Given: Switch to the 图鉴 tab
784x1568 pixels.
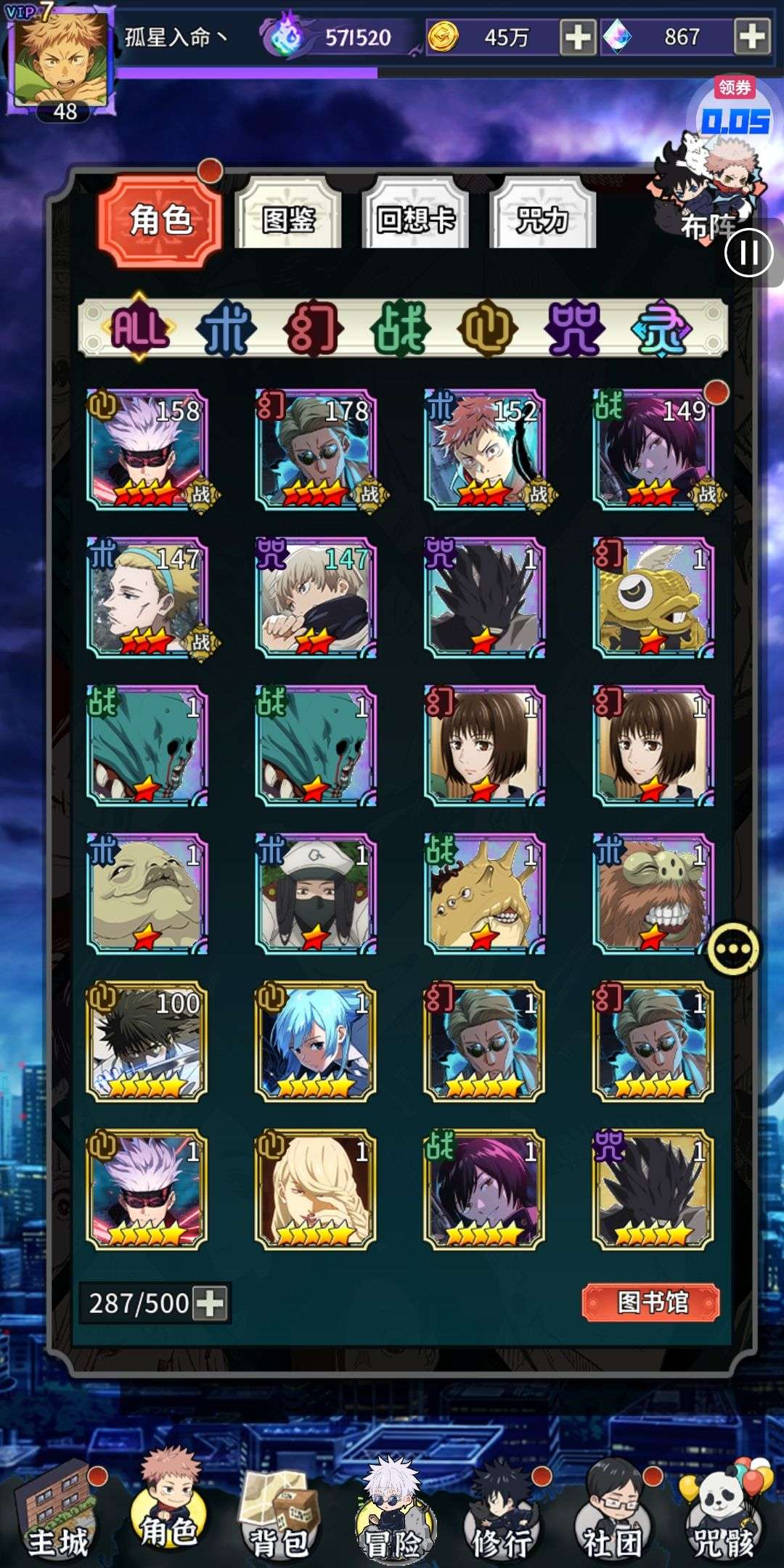Looking at the screenshot, I should coord(288,217).
